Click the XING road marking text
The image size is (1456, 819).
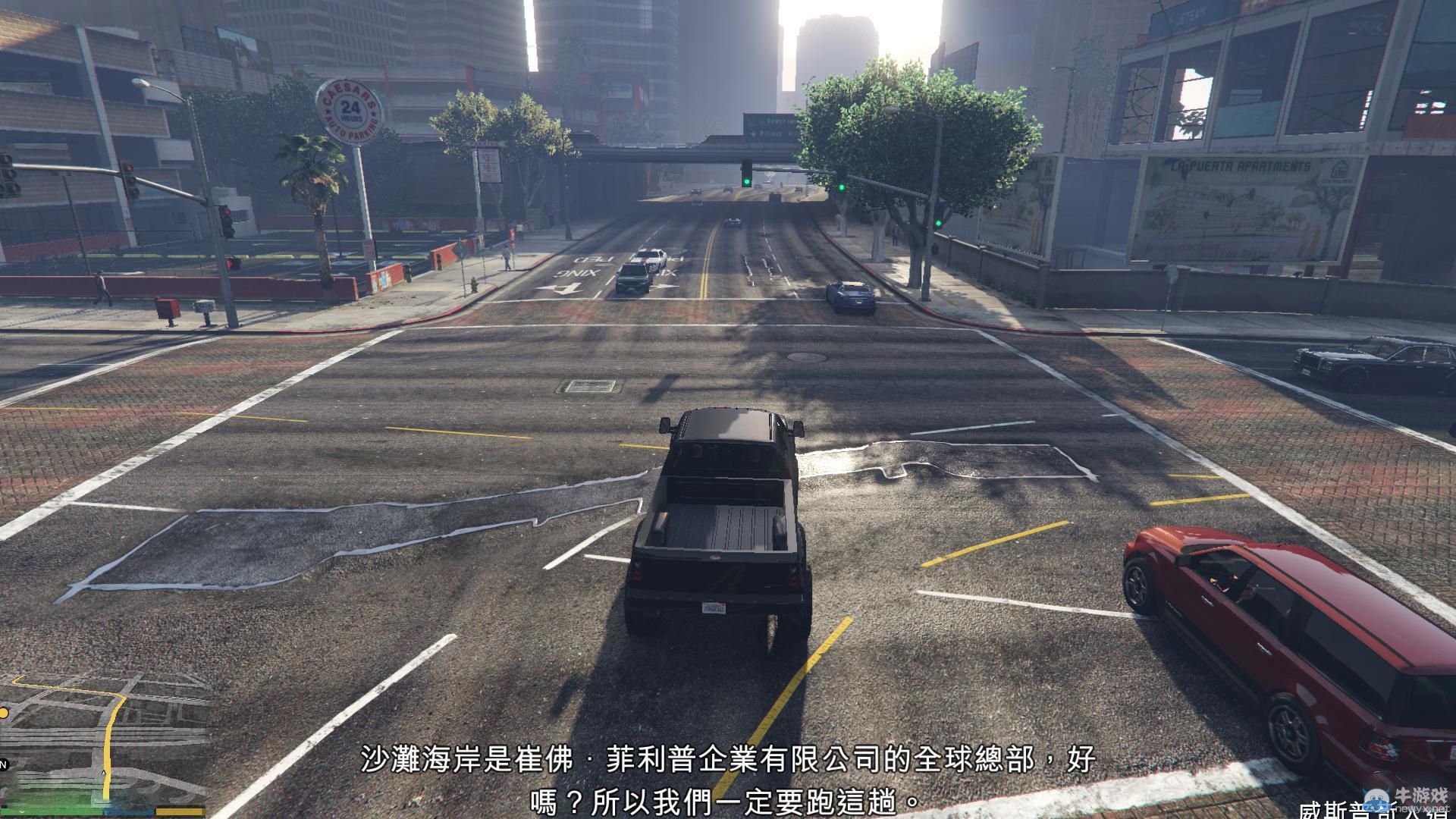[x=576, y=273]
